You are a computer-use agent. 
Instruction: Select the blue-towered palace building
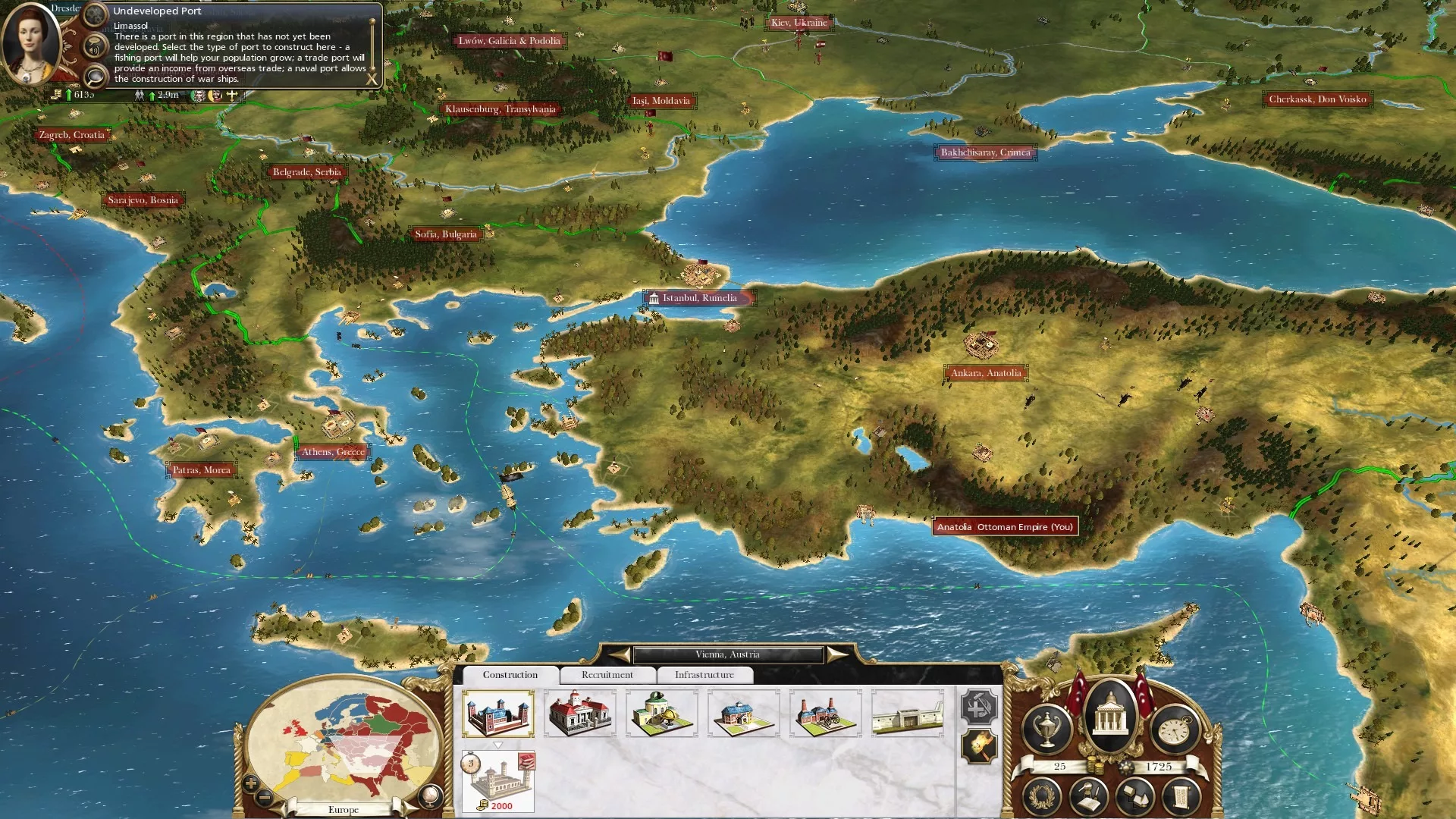click(x=497, y=713)
